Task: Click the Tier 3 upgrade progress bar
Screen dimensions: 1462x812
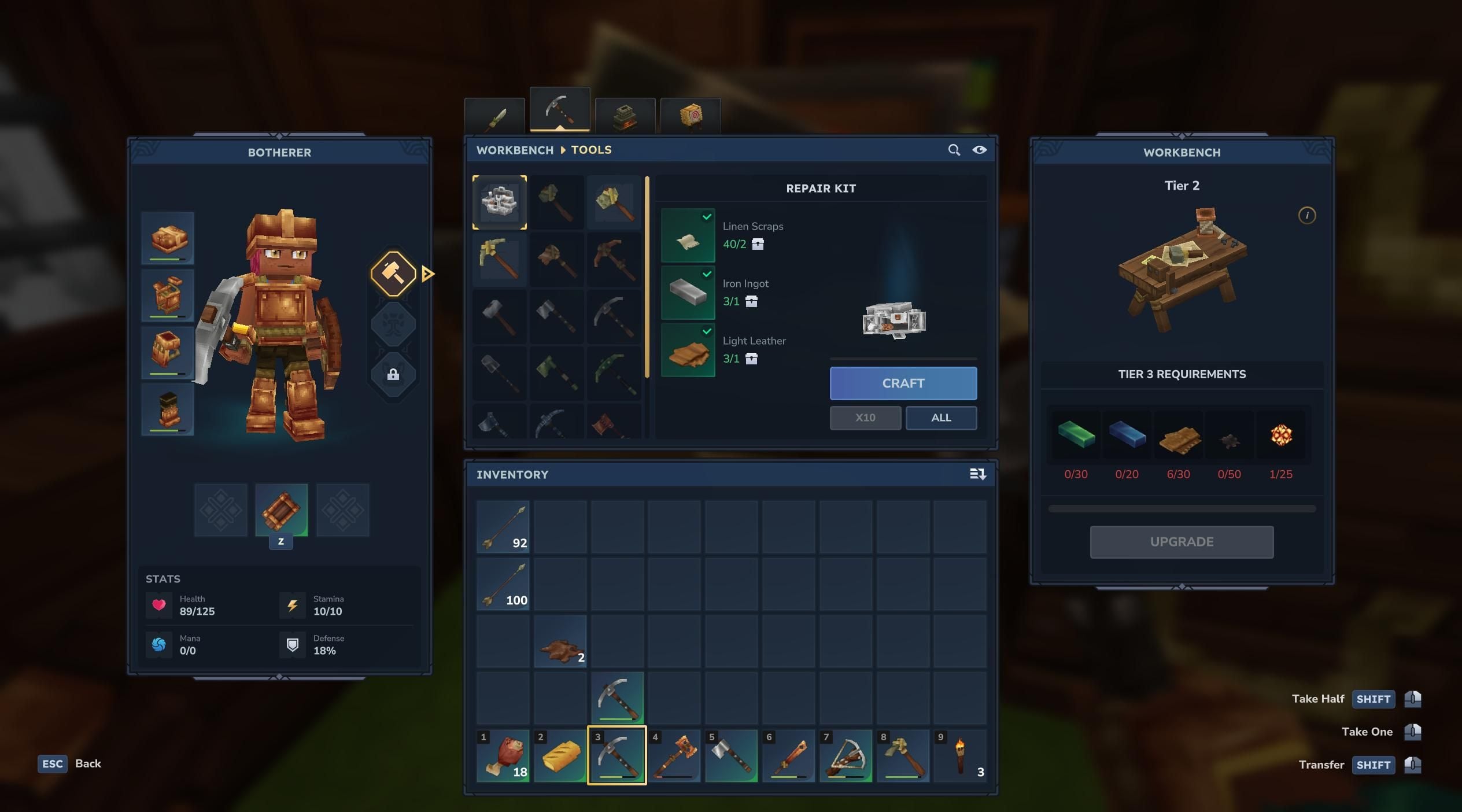Action: [x=1182, y=508]
